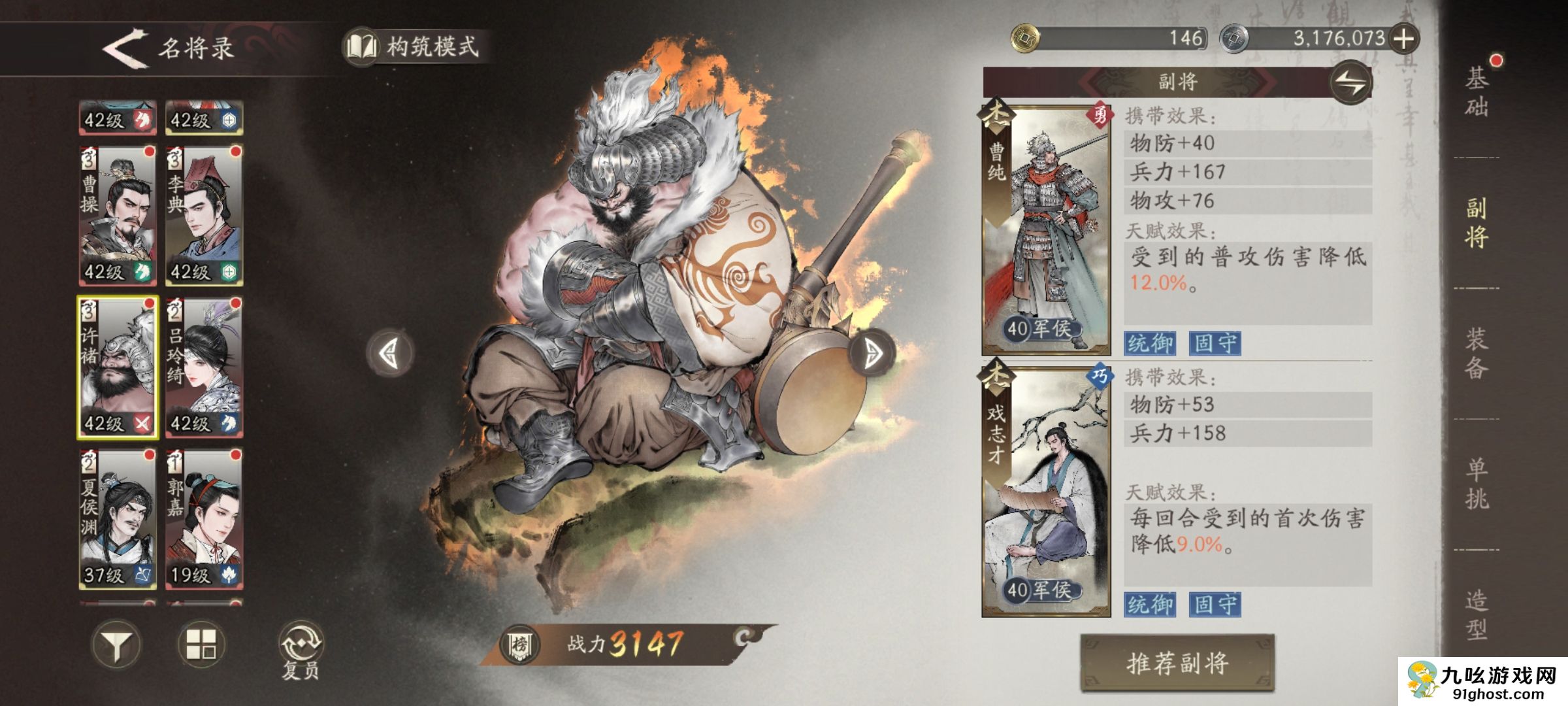1568x706 pixels.
Task: Show the previous general with left arrow
Action: click(390, 354)
